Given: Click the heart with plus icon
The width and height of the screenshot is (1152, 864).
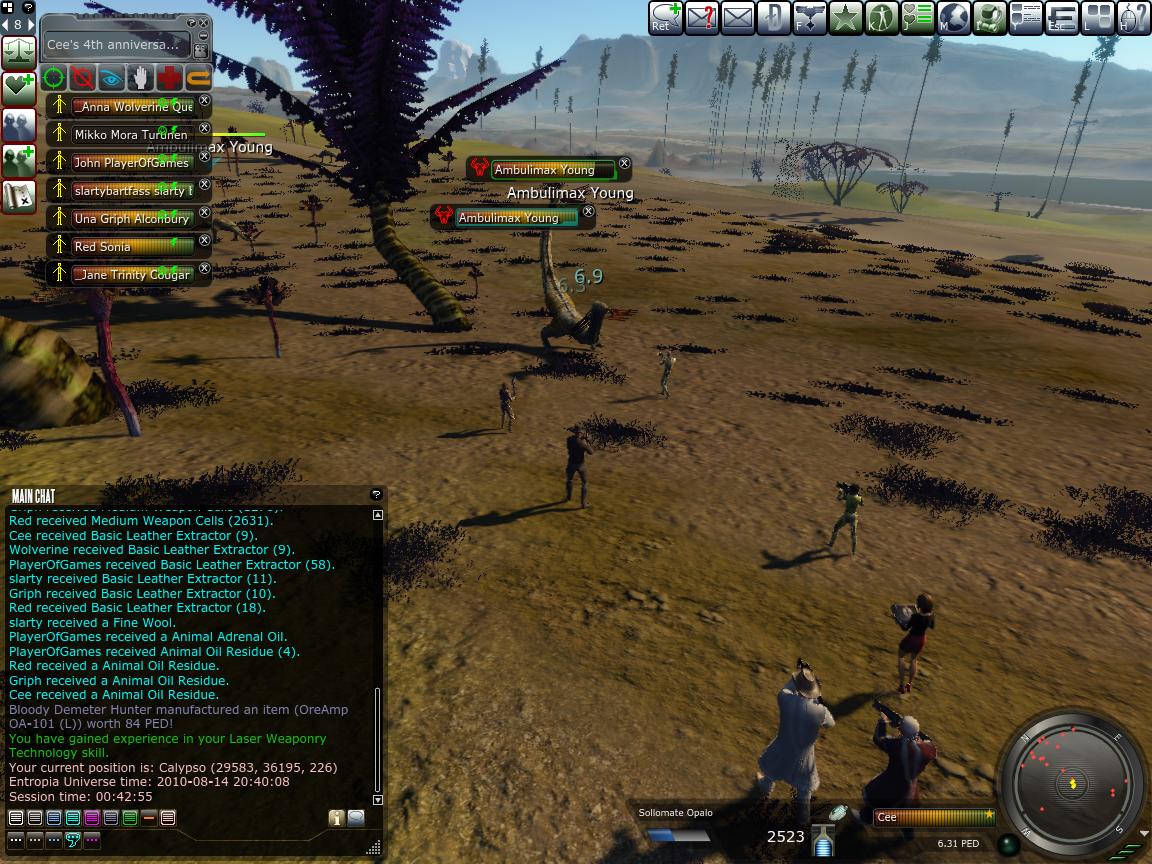Looking at the screenshot, I should point(19,88).
